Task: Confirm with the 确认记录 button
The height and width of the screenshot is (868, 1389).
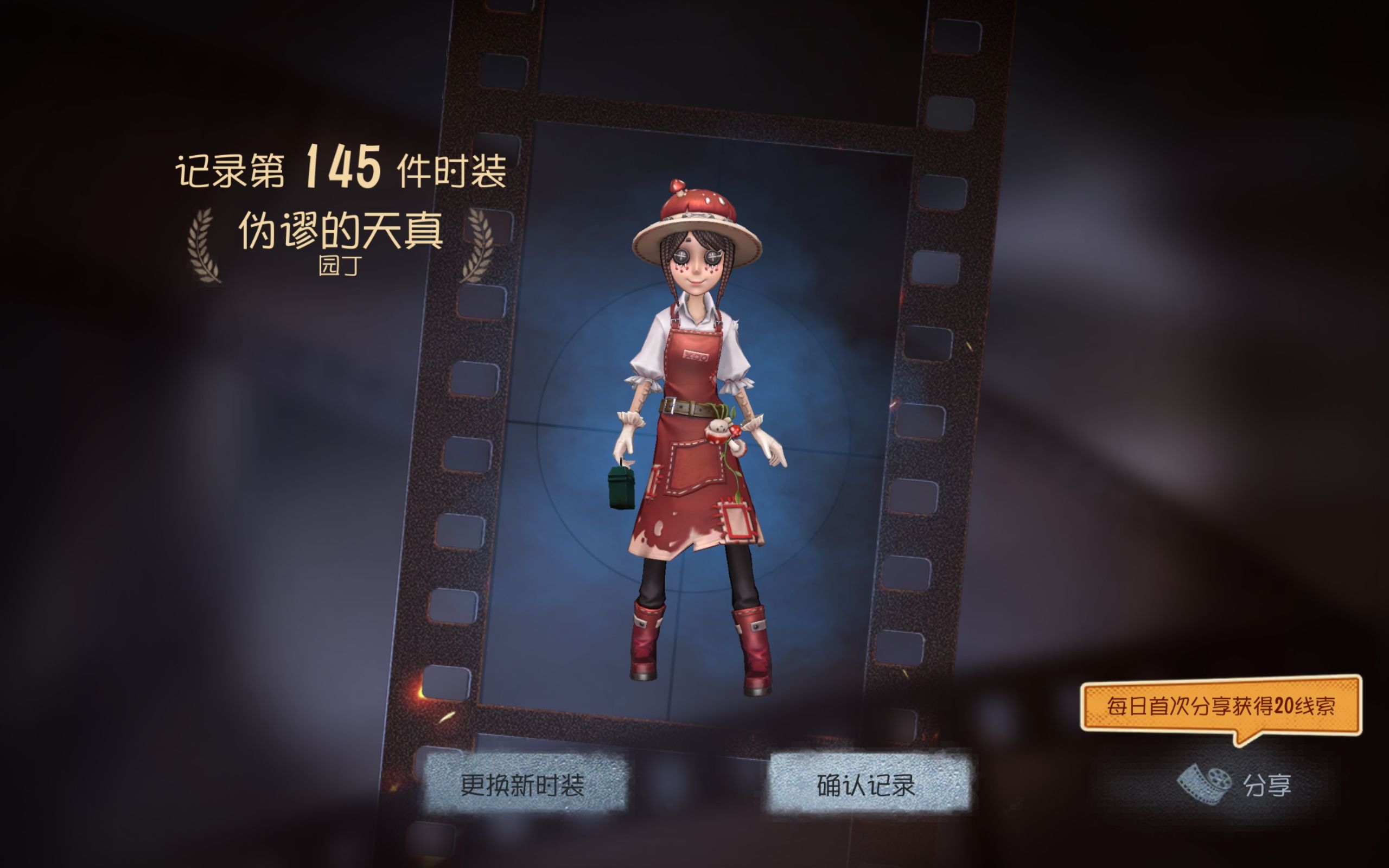Action: [866, 784]
